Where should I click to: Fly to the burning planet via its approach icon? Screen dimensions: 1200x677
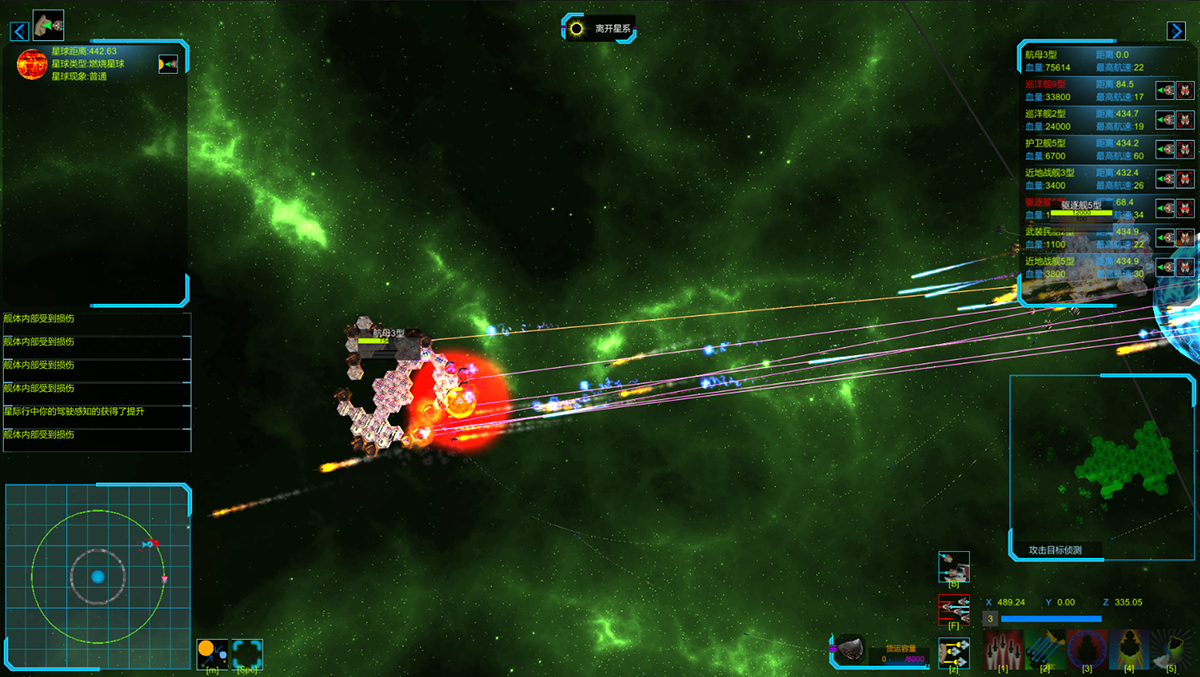click(168, 64)
